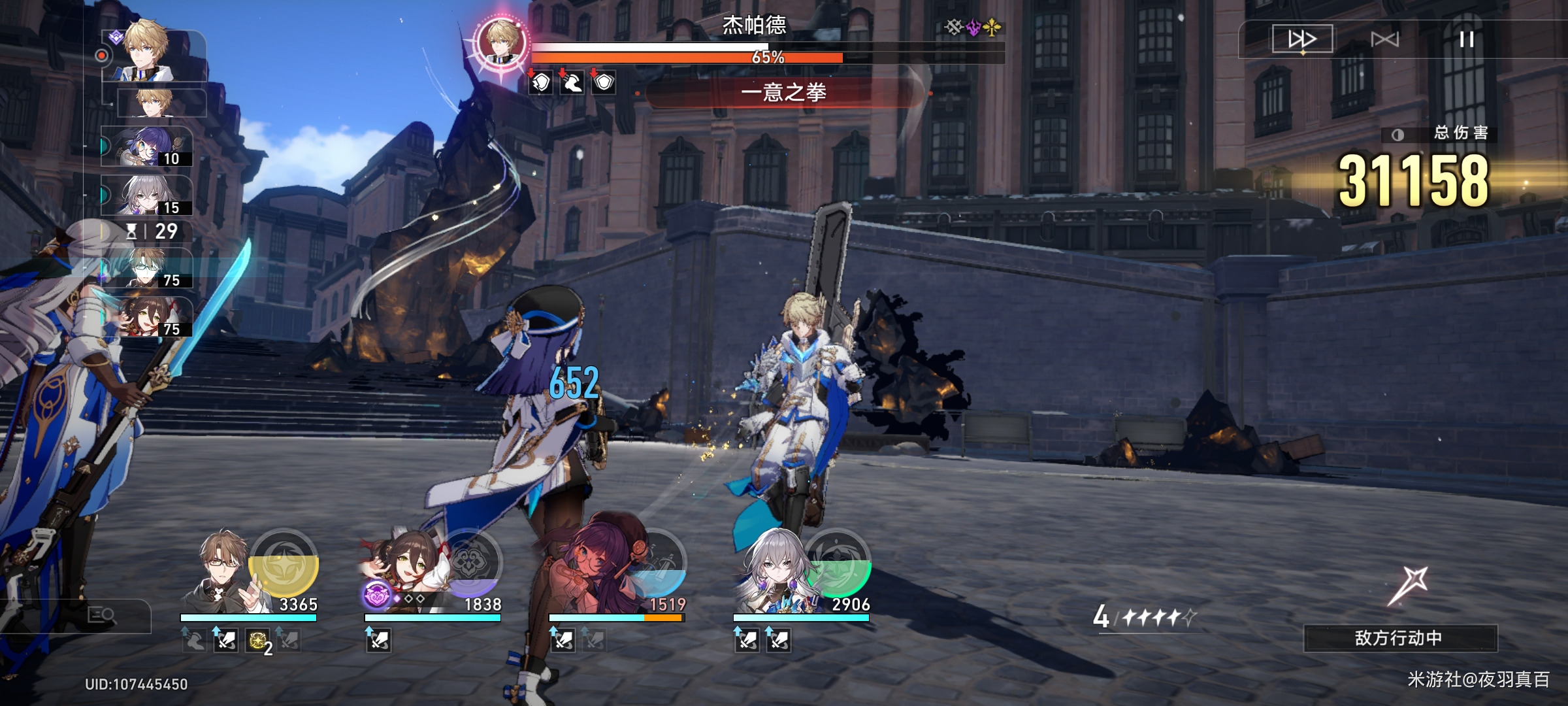This screenshot has width=1568, height=706.
Task: Select Gepard's boss portrait beside the health bar
Action: pos(502,43)
